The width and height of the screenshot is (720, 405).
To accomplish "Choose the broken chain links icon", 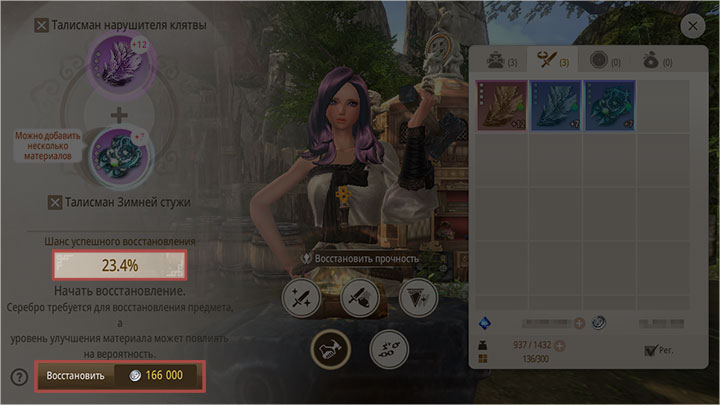I will pyautogui.click(x=387, y=347).
